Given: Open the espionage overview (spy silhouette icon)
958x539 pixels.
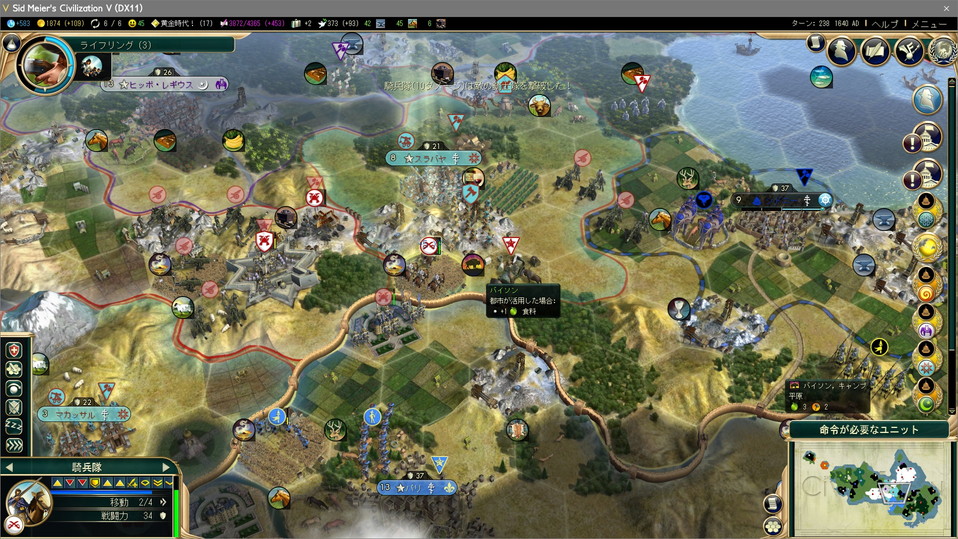Looking at the screenshot, I should tap(841, 51).
